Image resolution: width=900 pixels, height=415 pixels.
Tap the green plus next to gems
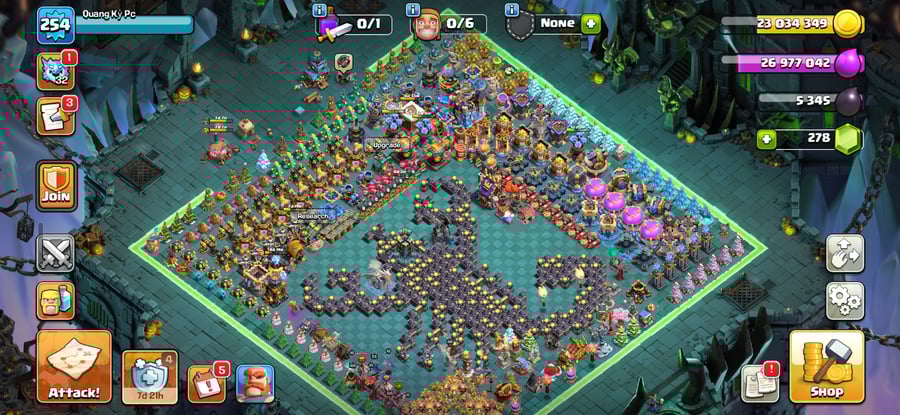coord(768,138)
